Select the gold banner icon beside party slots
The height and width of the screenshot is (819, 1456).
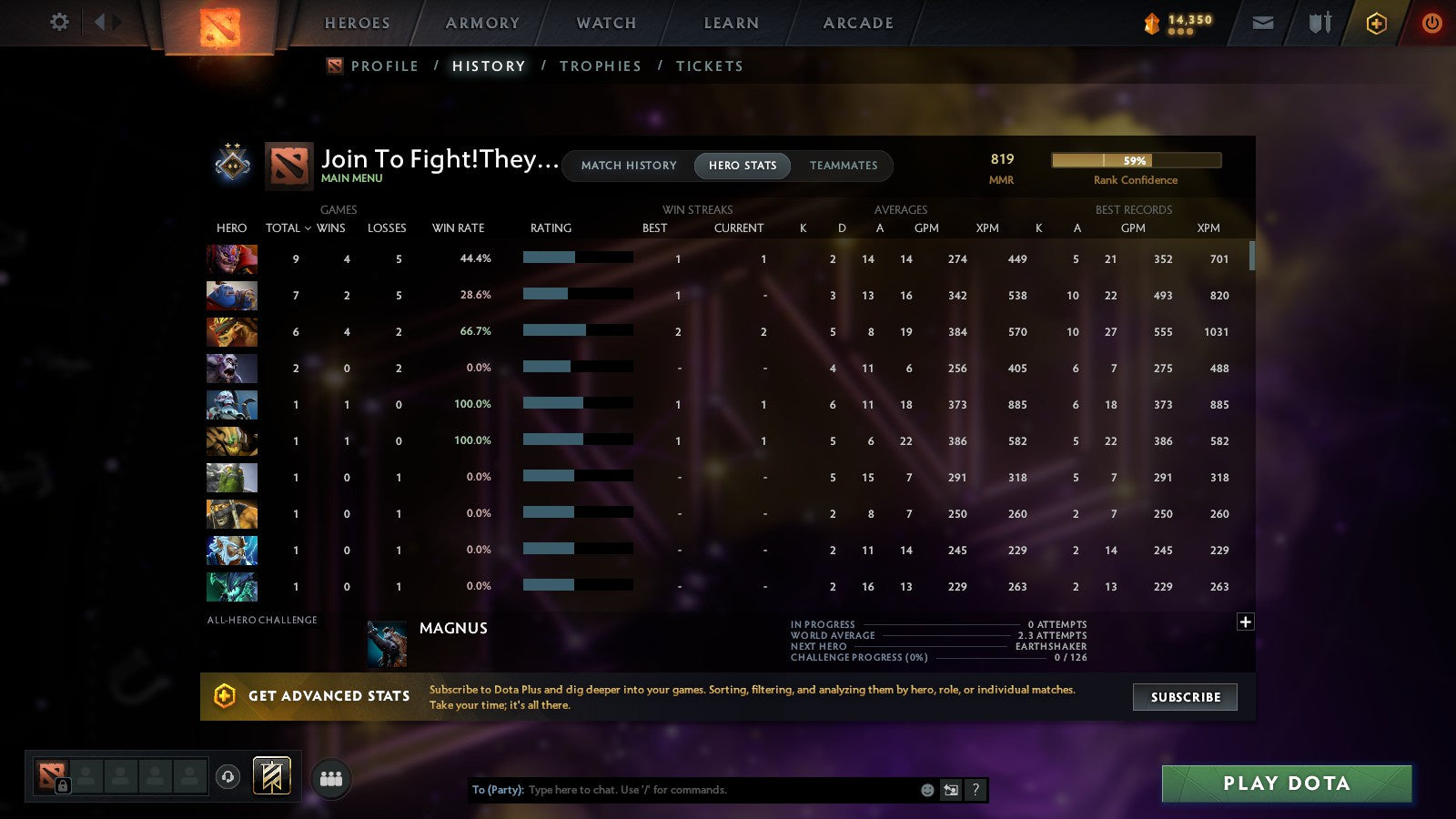[272, 775]
